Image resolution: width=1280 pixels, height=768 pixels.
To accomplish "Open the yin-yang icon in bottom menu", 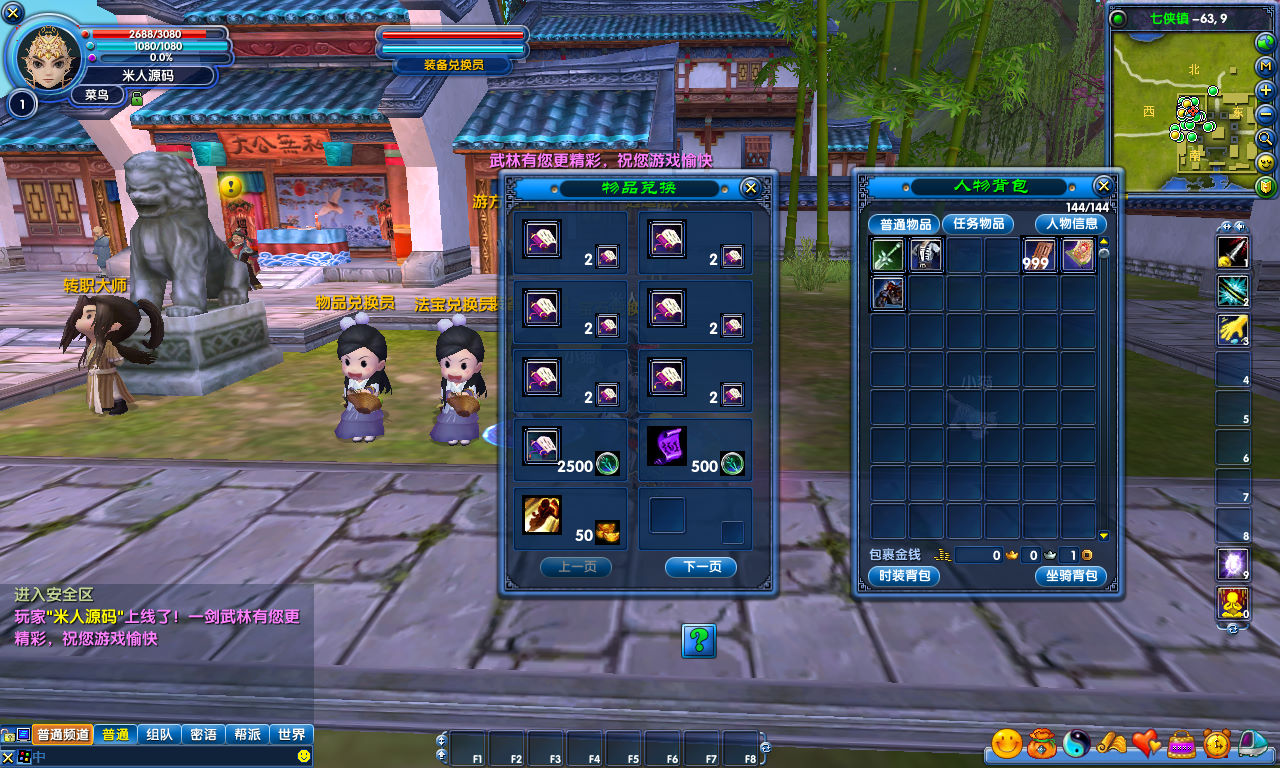I will click(x=1076, y=743).
